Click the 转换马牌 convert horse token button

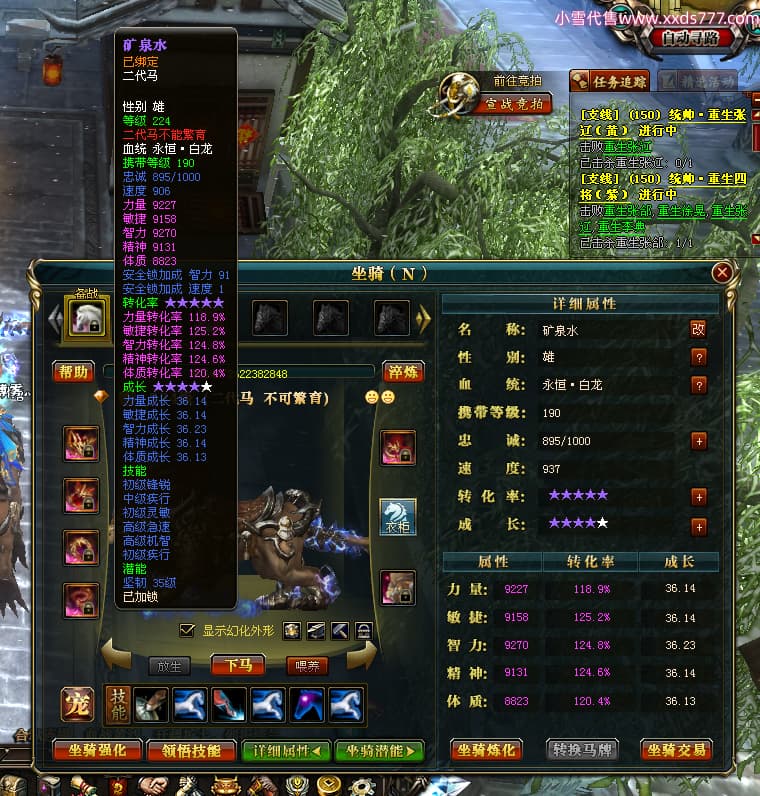582,749
